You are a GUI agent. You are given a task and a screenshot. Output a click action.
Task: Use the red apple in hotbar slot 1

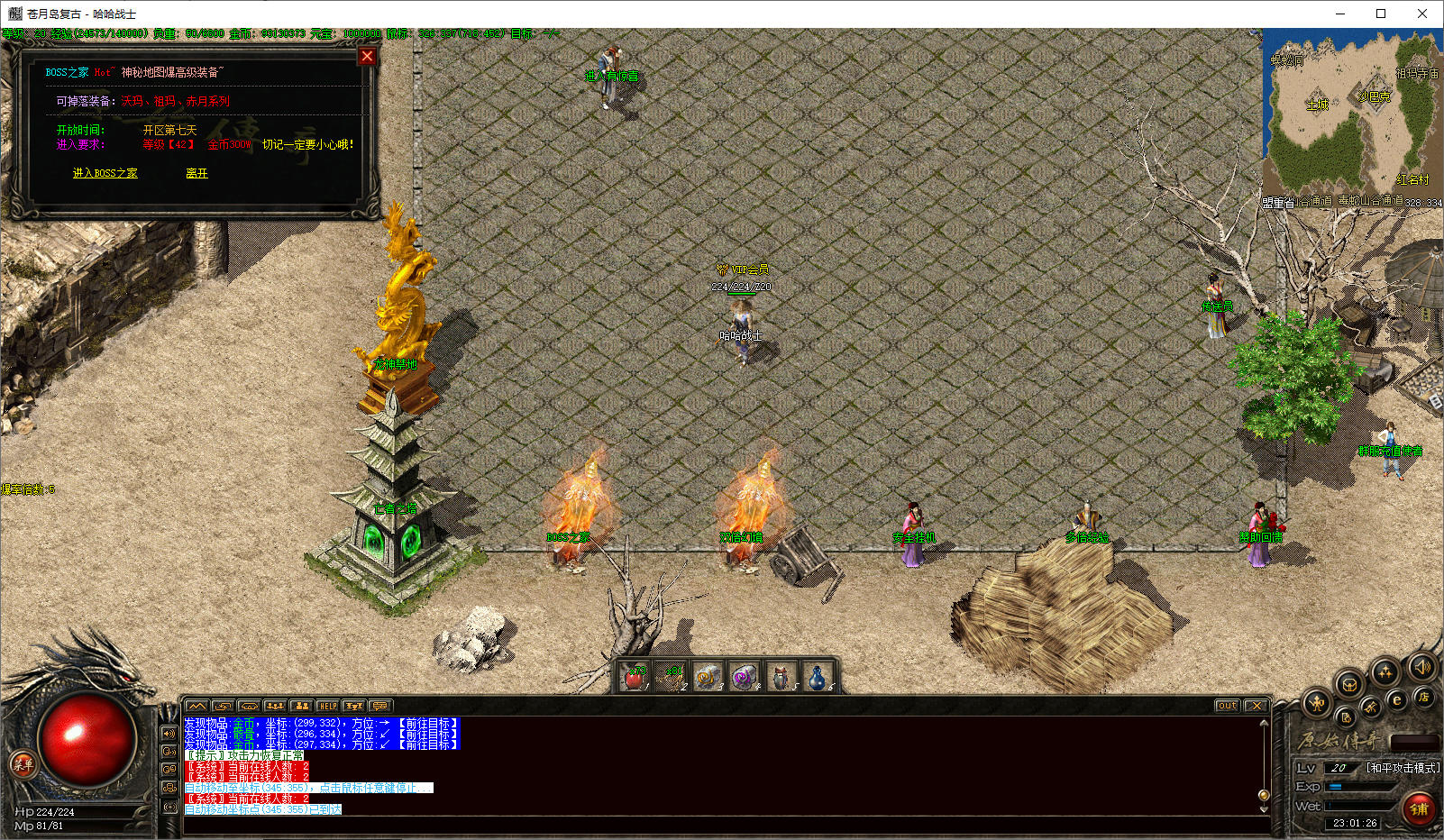pos(635,677)
